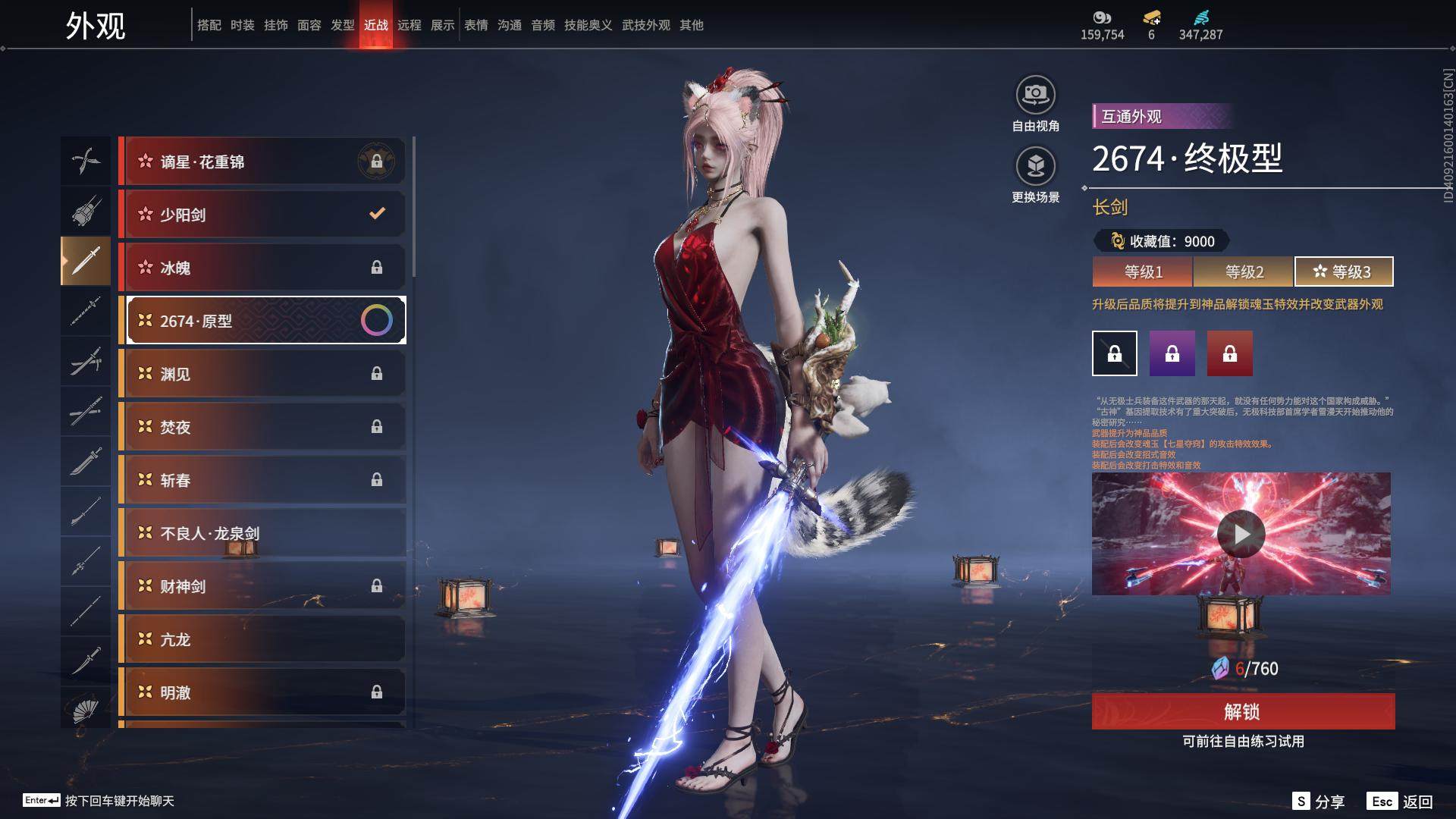Pick the 冰魄 sword skin
The width and height of the screenshot is (1456, 819).
[262, 268]
